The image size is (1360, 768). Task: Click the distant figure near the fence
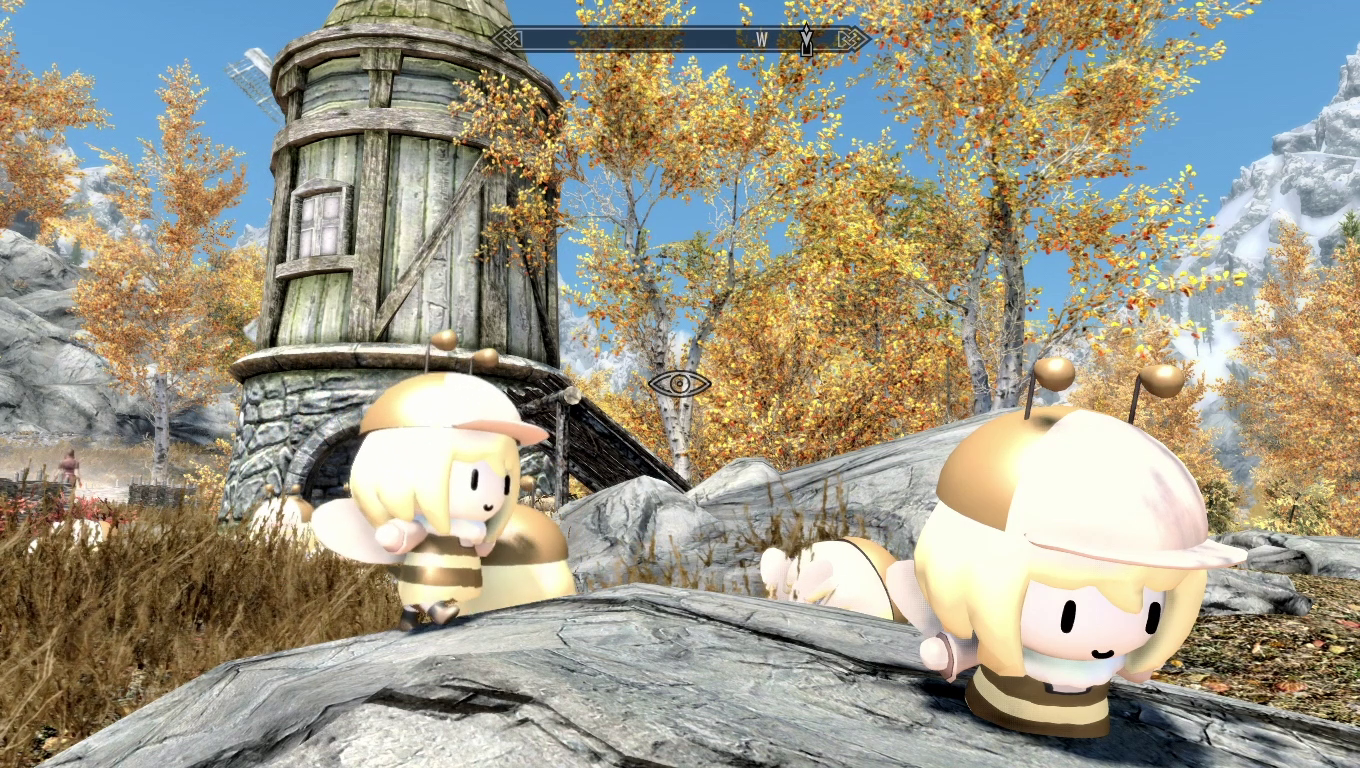tap(70, 466)
